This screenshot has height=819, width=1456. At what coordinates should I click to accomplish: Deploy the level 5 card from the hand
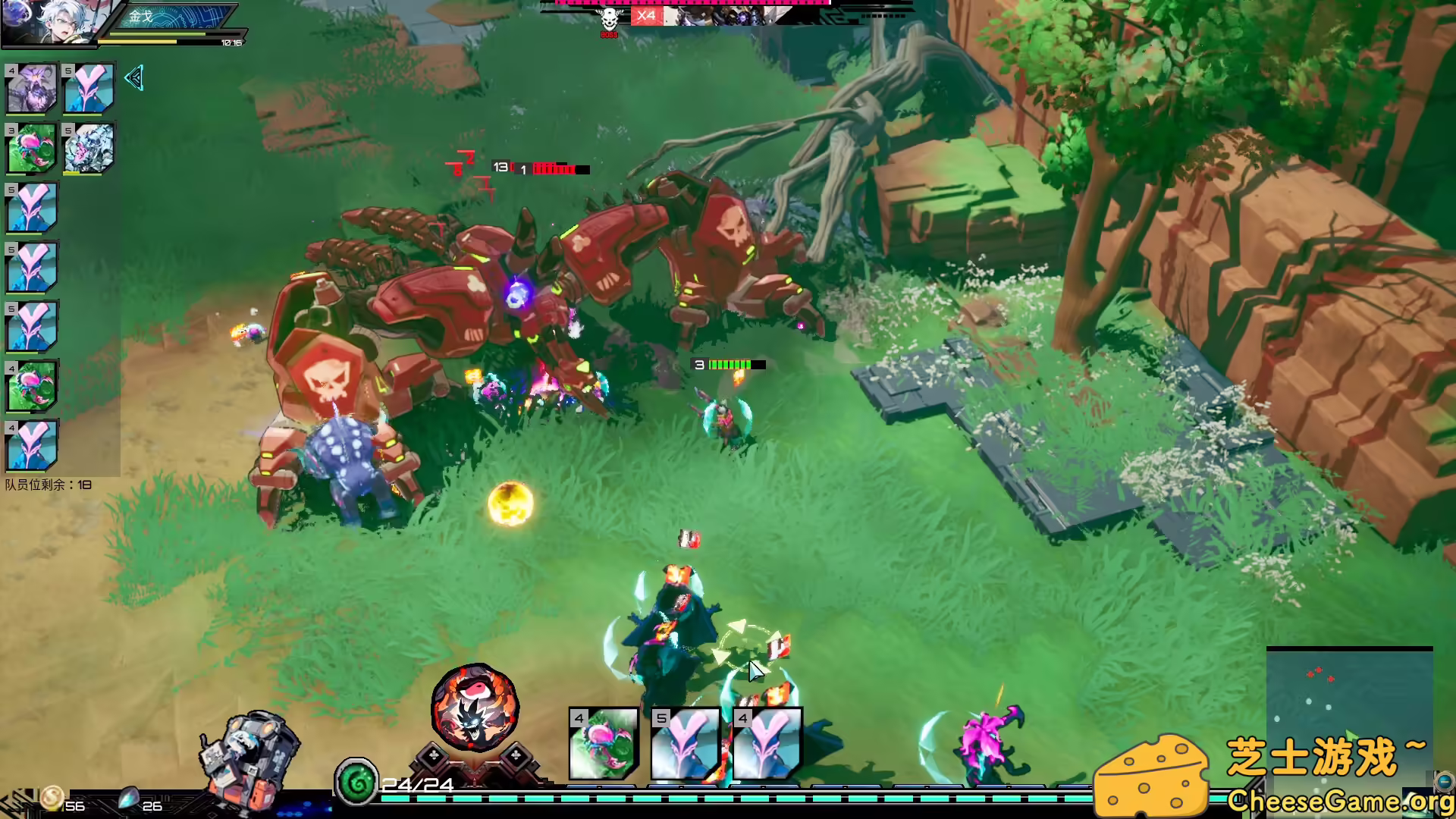point(686,744)
